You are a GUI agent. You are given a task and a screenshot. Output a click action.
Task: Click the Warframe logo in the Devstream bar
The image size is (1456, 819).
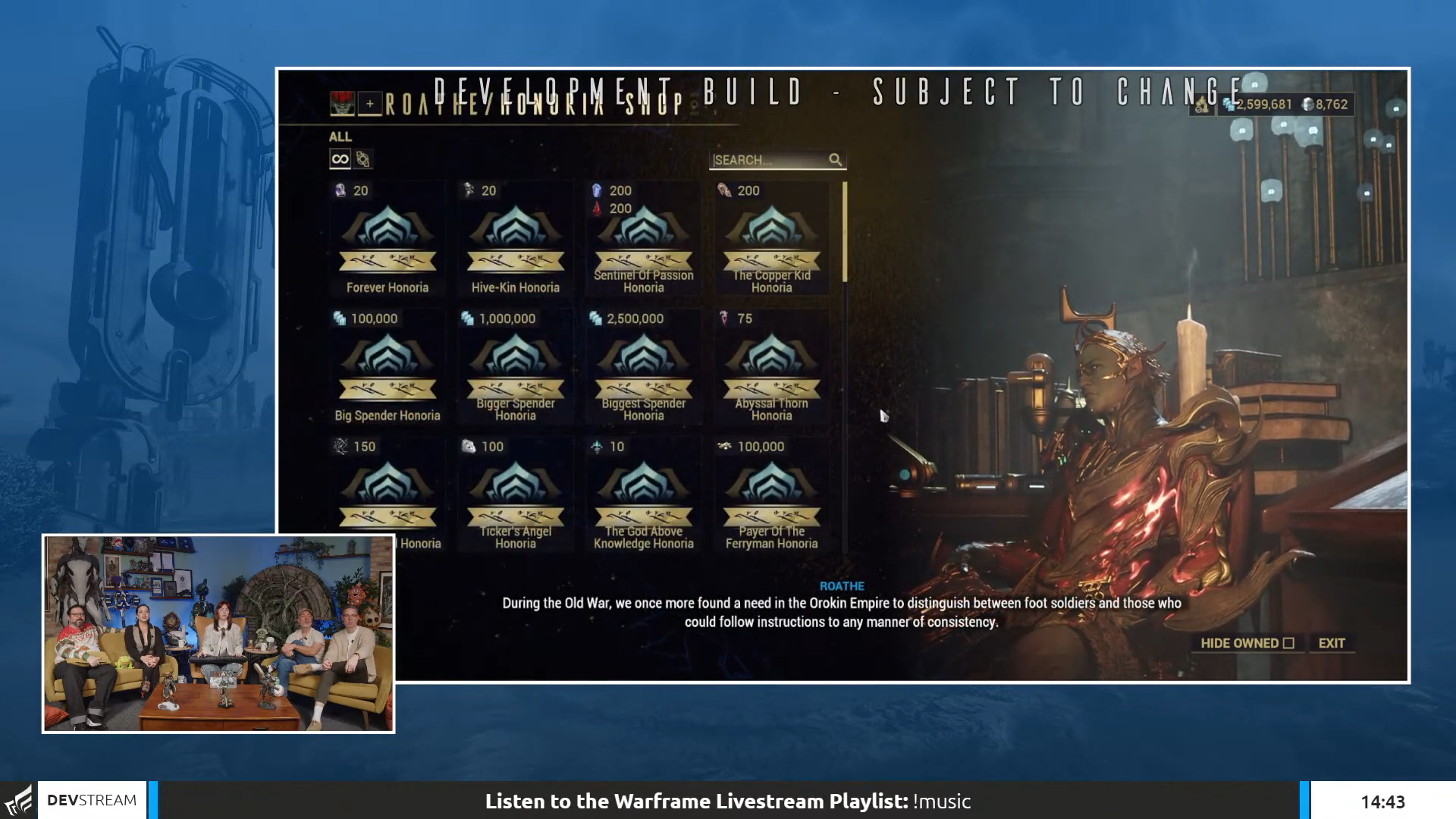[20, 799]
